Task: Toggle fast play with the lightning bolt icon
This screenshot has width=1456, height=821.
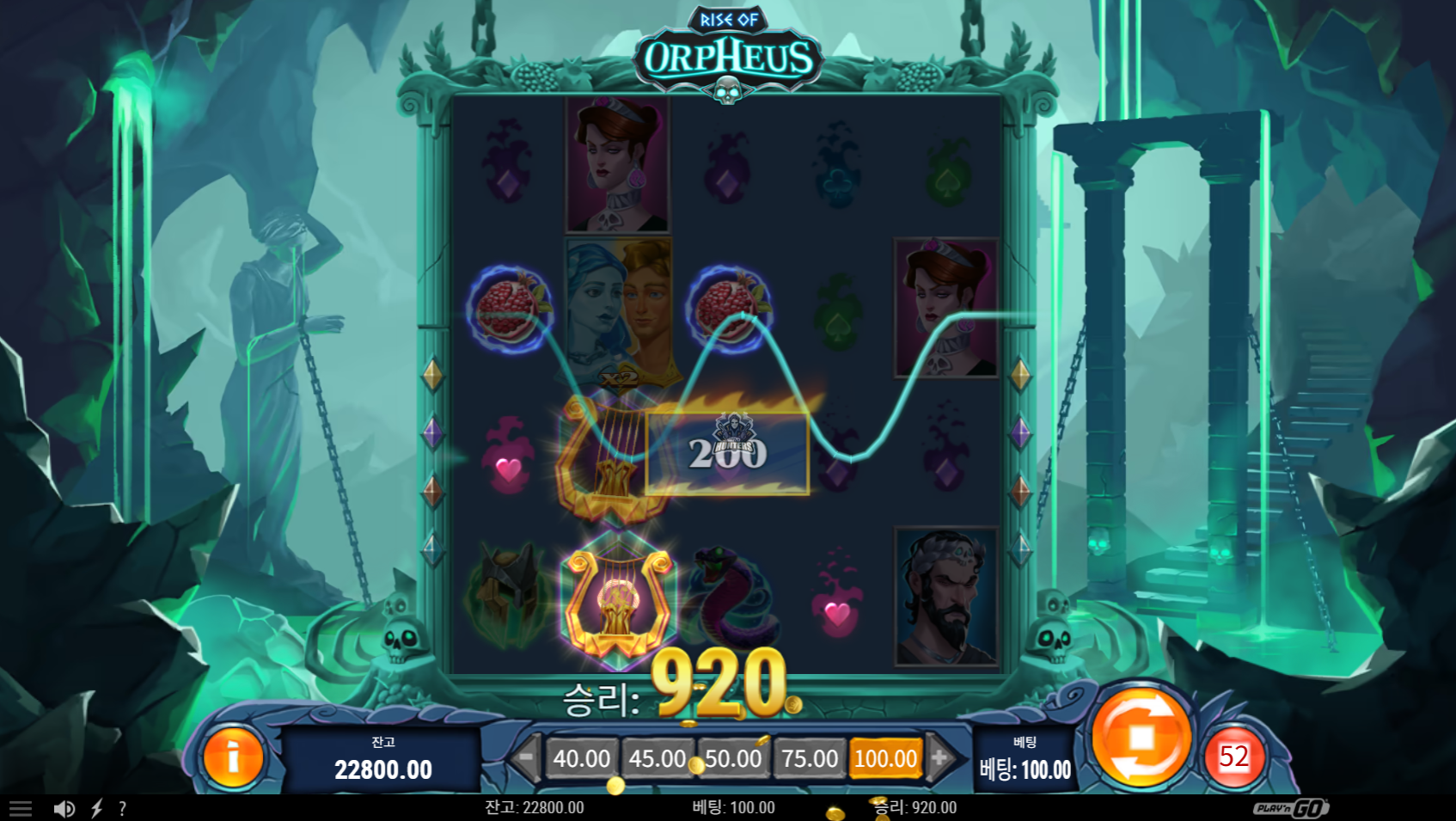Action: [x=97, y=808]
